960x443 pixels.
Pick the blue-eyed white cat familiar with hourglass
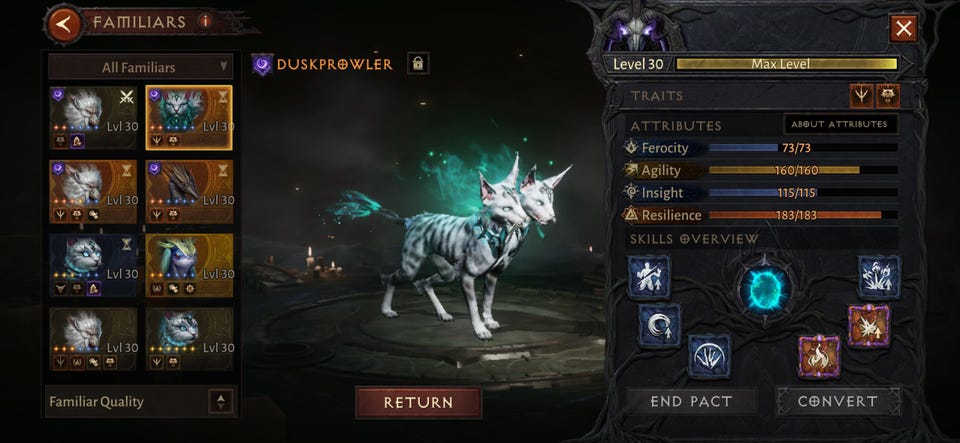[93, 267]
